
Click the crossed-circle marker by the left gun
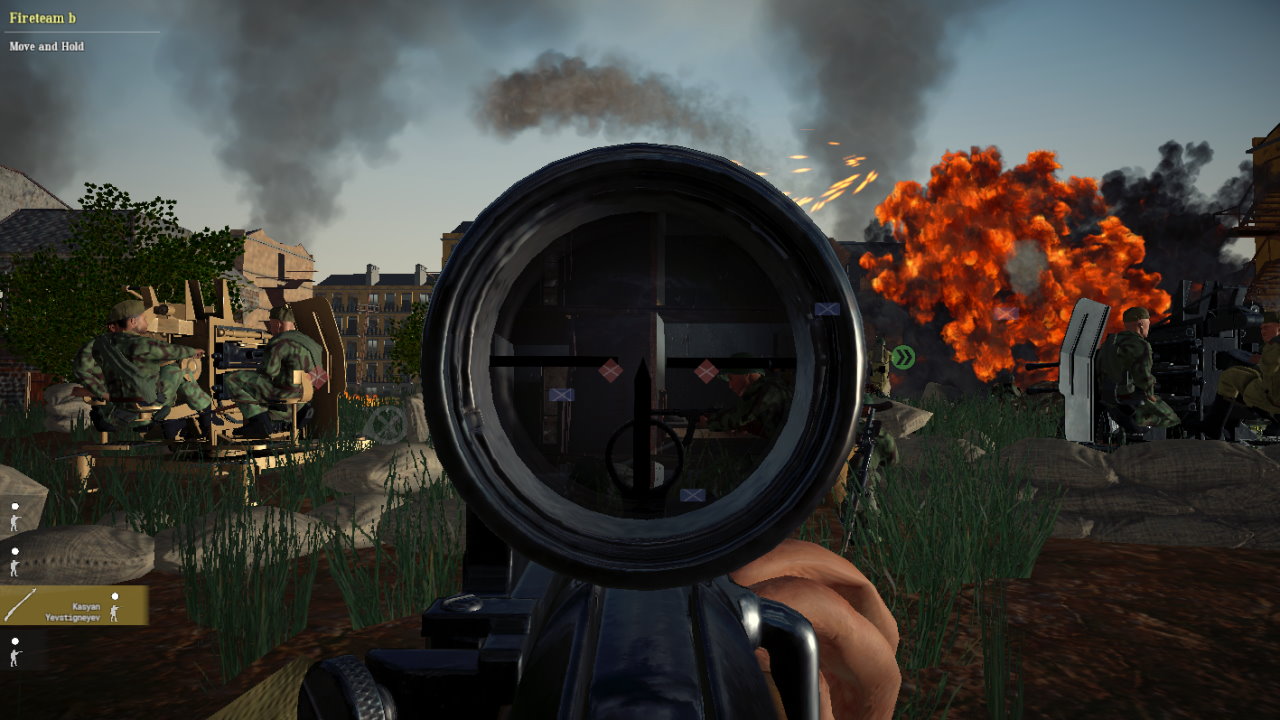(386, 421)
